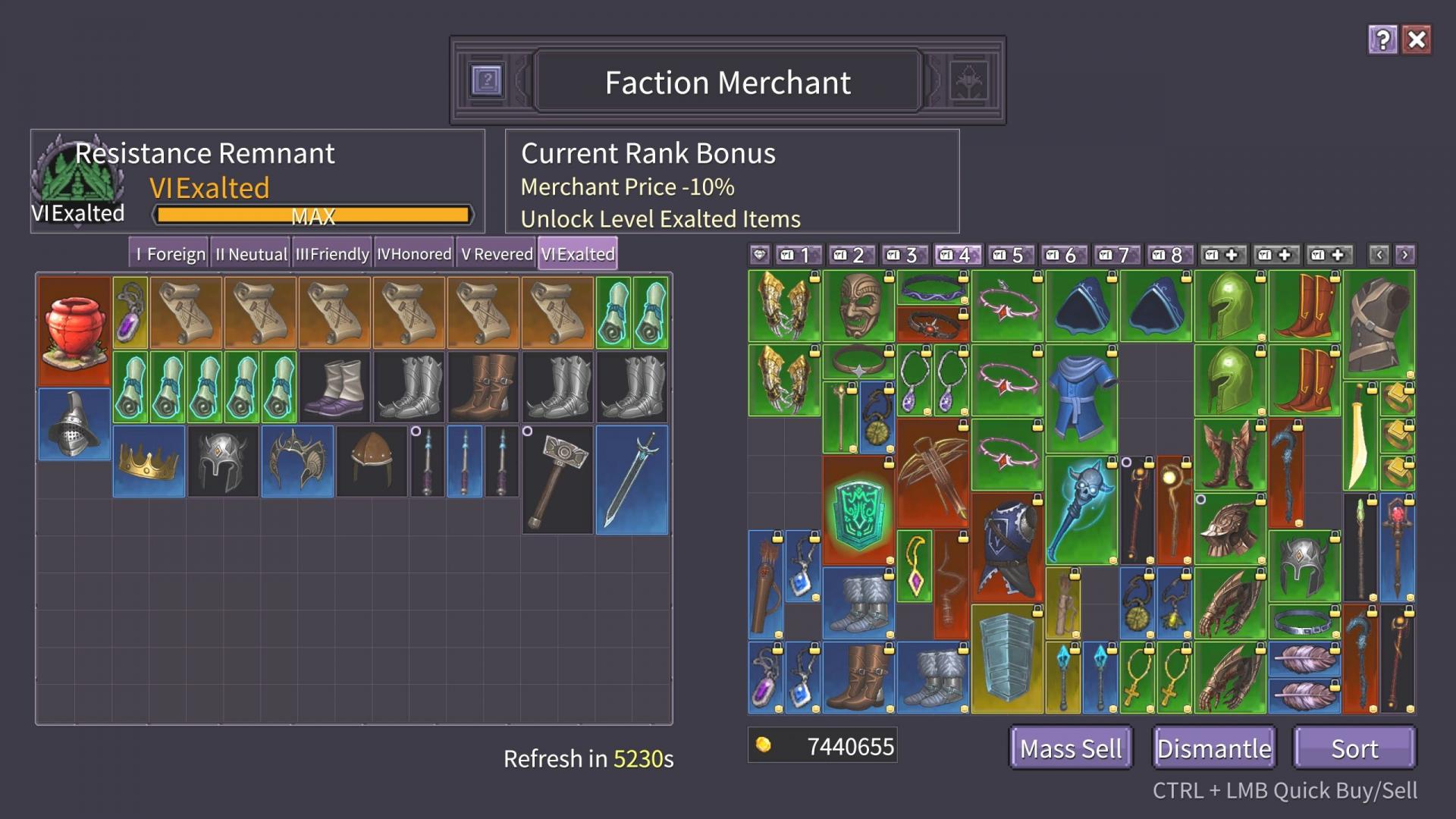This screenshot has width=1456, height=819.
Task: Select the wooden tribal mask in inventory
Action: [859, 306]
